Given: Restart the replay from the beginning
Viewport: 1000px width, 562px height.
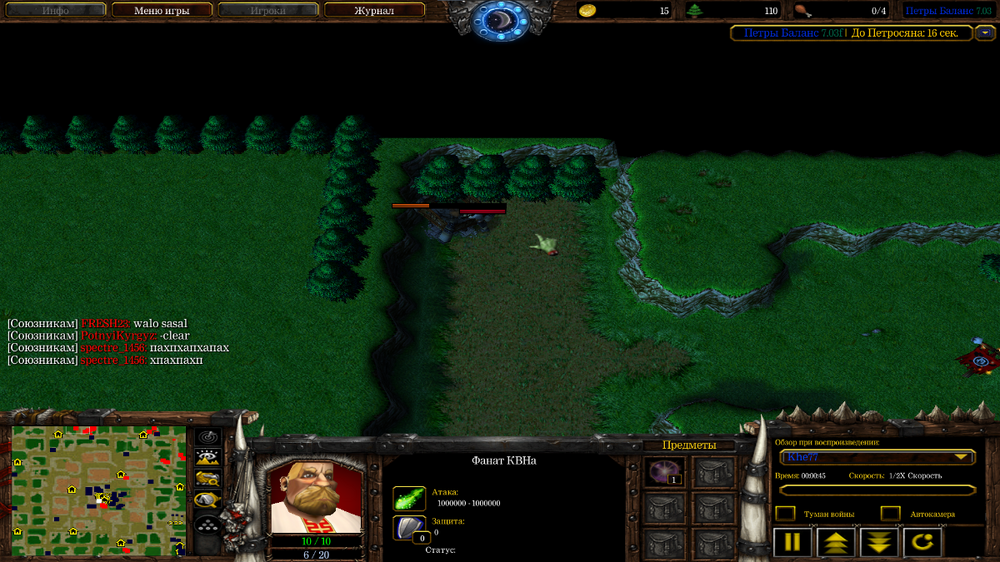Looking at the screenshot, I should click(922, 543).
